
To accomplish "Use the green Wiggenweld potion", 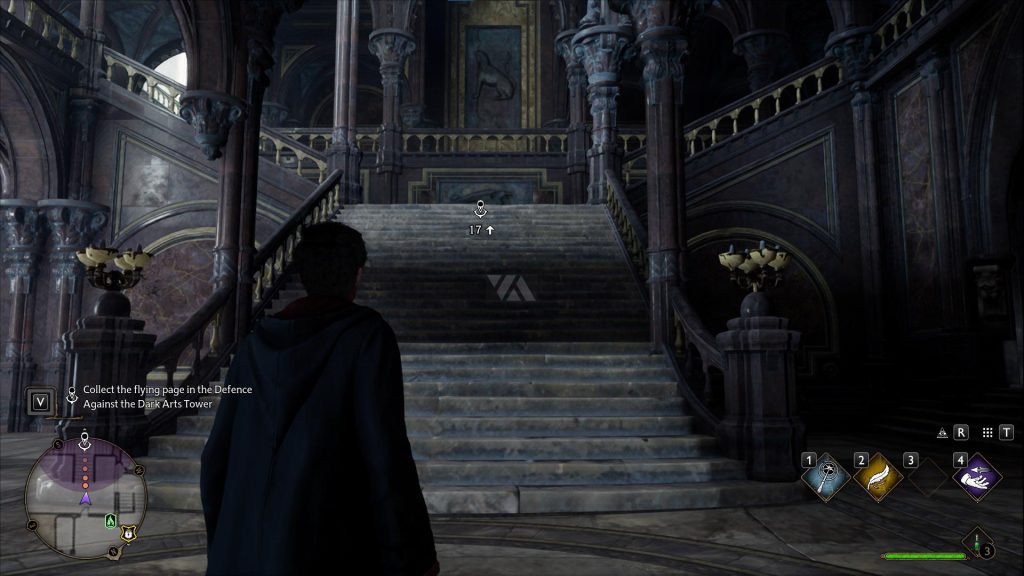I will [975, 543].
